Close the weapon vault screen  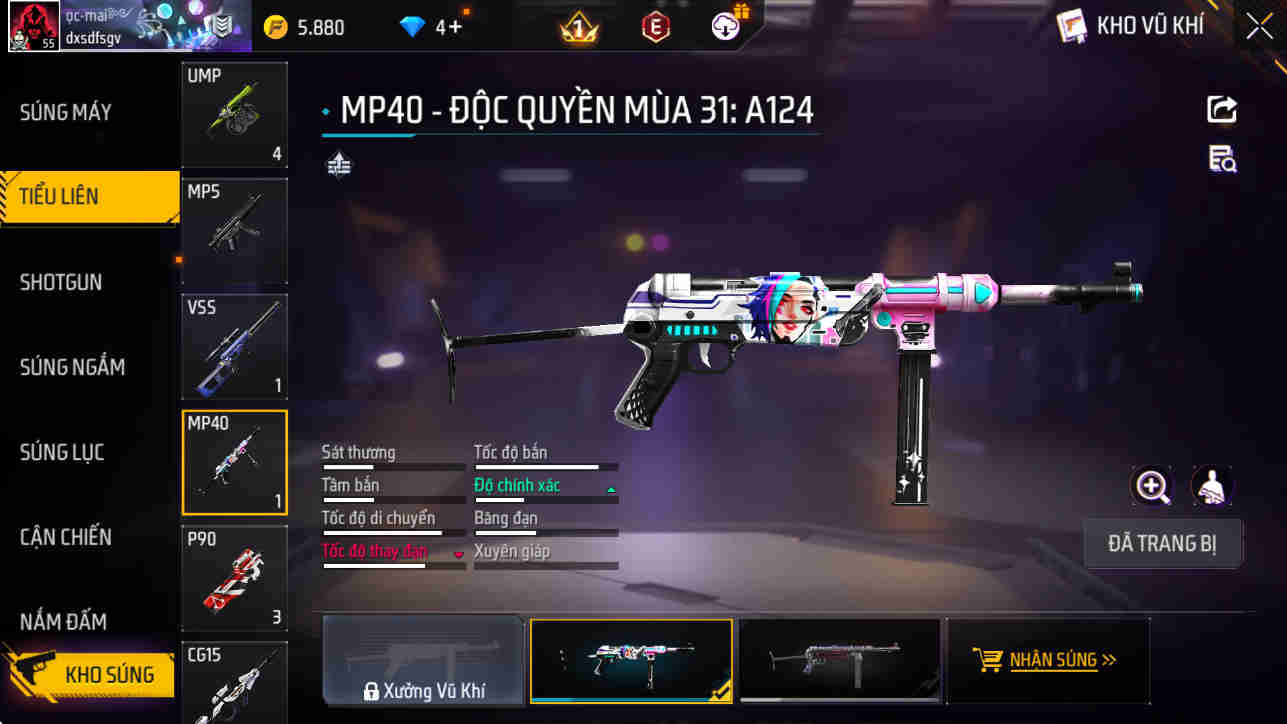tap(1259, 26)
